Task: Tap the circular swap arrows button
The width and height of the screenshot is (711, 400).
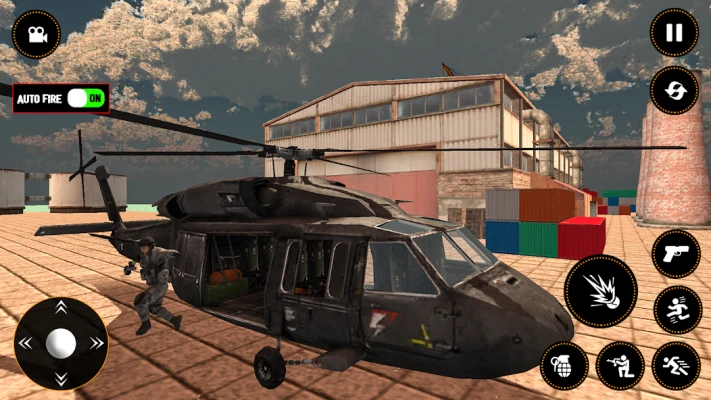Action: 674,90
